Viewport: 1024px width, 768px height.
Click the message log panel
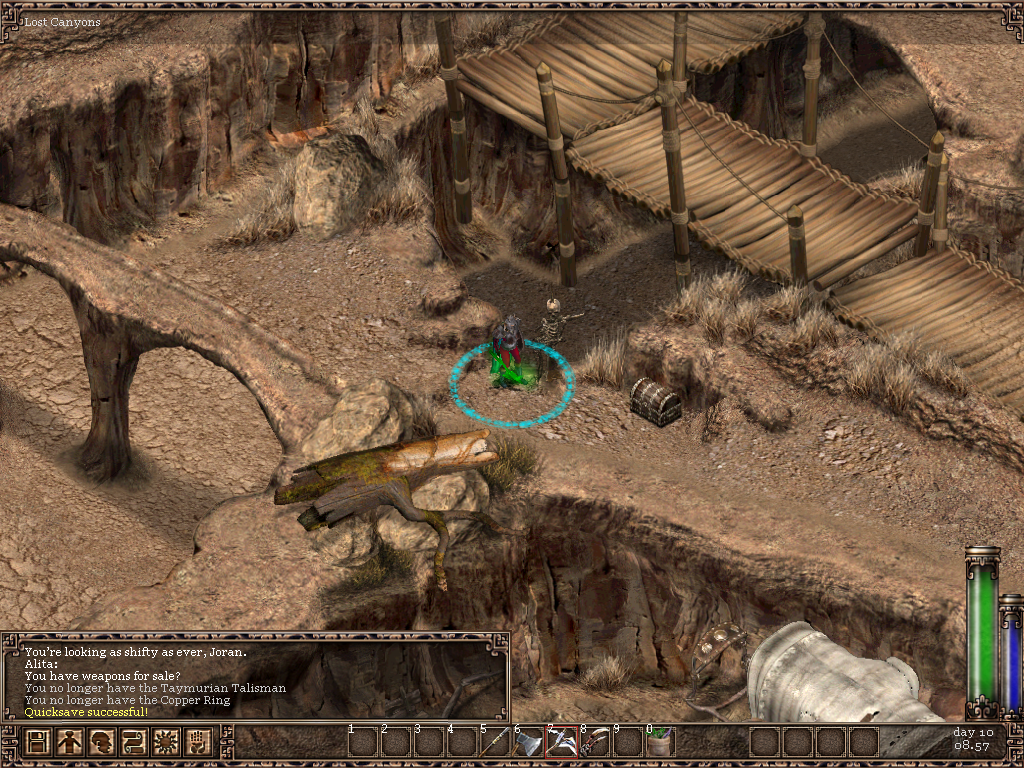(x=255, y=675)
